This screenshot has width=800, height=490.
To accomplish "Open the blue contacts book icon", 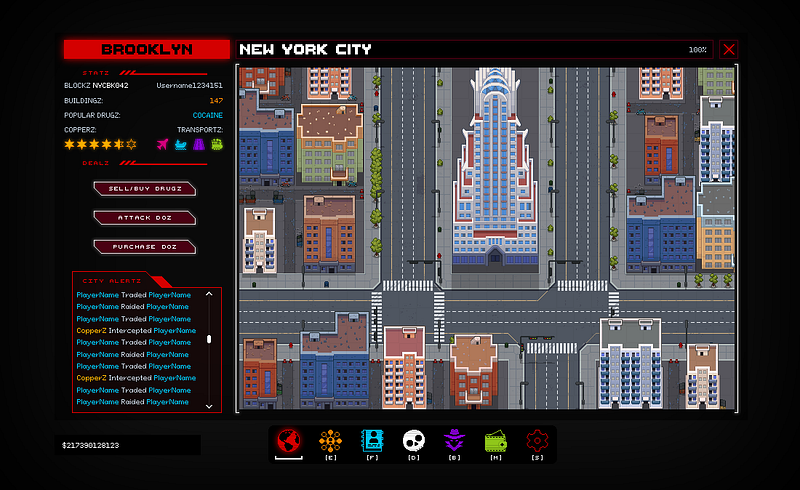I will [x=372, y=441].
